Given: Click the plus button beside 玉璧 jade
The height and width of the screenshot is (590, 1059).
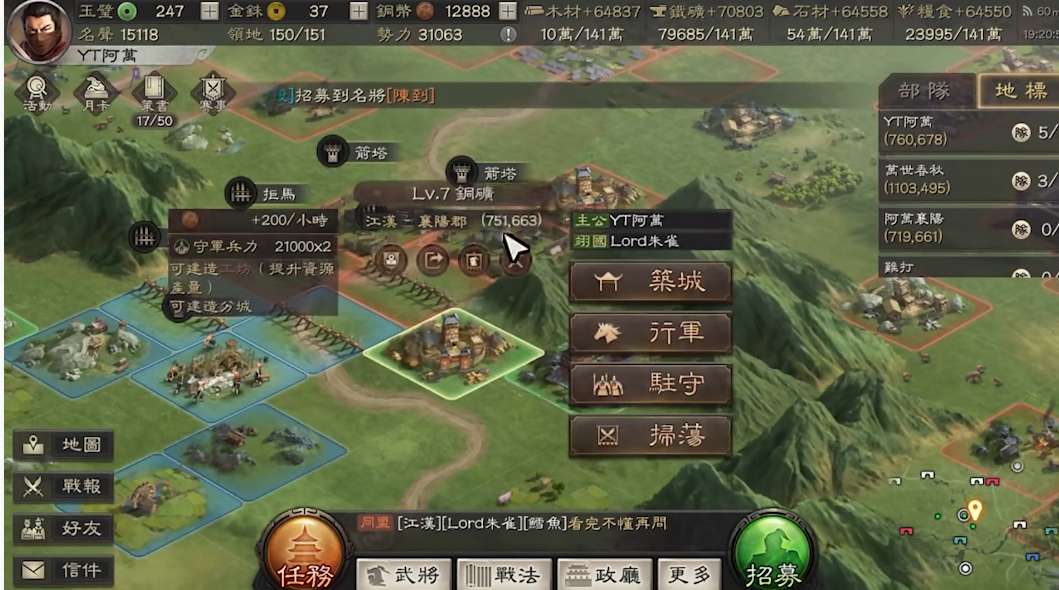Looking at the screenshot, I should (210, 12).
